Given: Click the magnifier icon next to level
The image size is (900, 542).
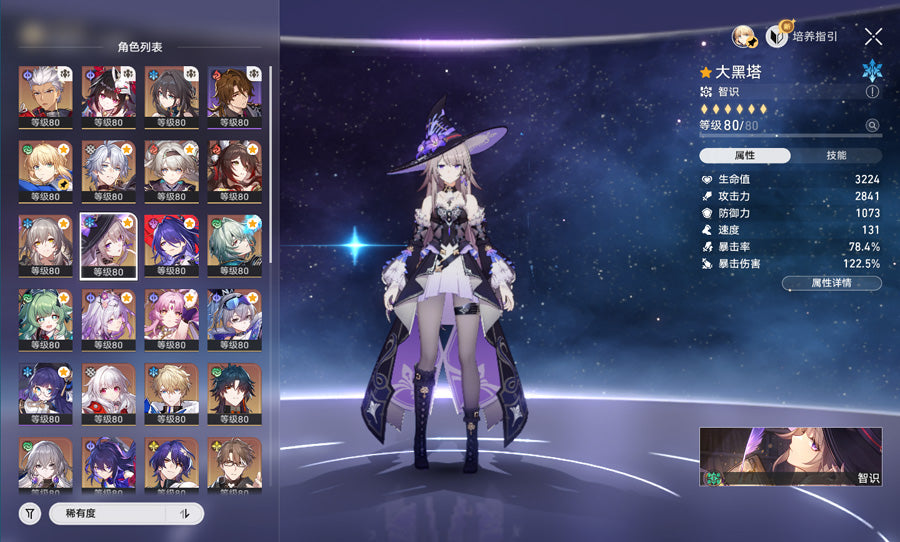Looking at the screenshot, I should pos(872,125).
